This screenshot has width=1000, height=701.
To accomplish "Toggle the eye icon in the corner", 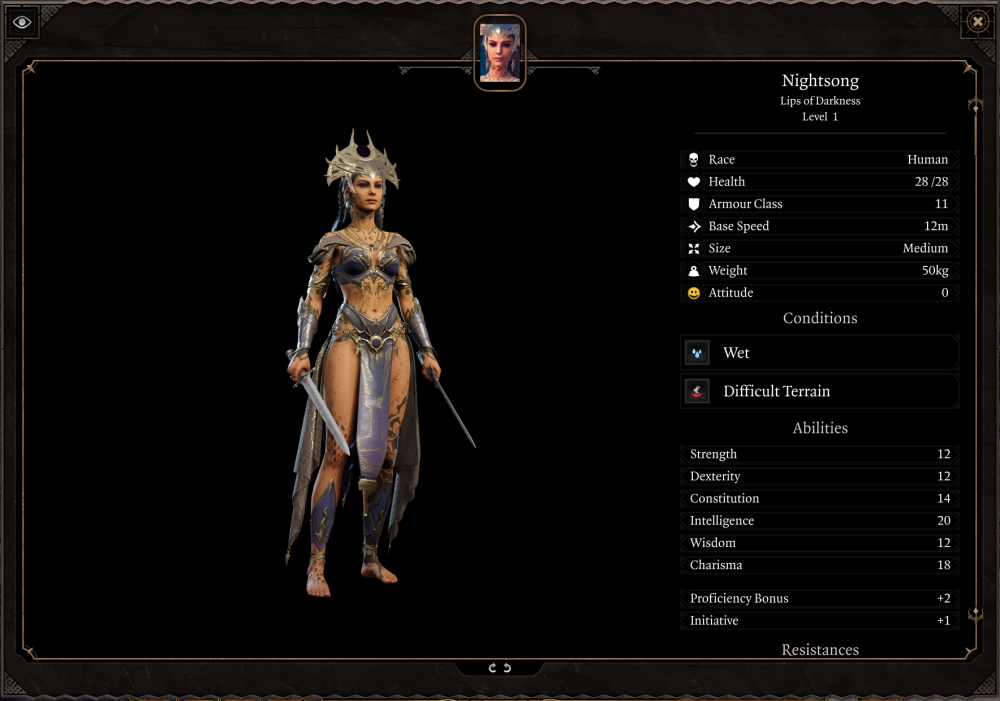I will (x=22, y=22).
